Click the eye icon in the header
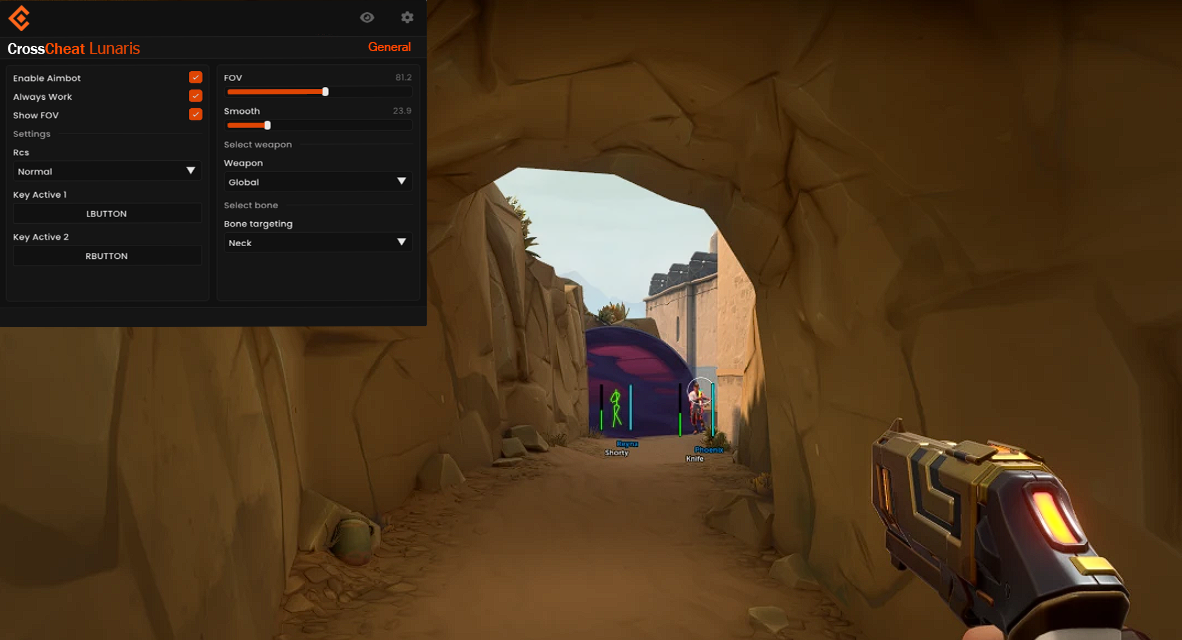The image size is (1182, 640). point(367,17)
